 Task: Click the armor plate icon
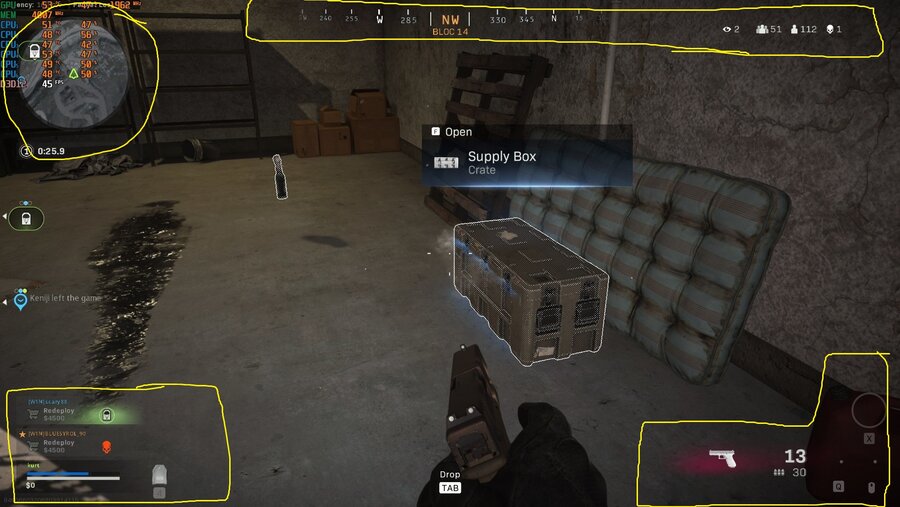tap(158, 475)
